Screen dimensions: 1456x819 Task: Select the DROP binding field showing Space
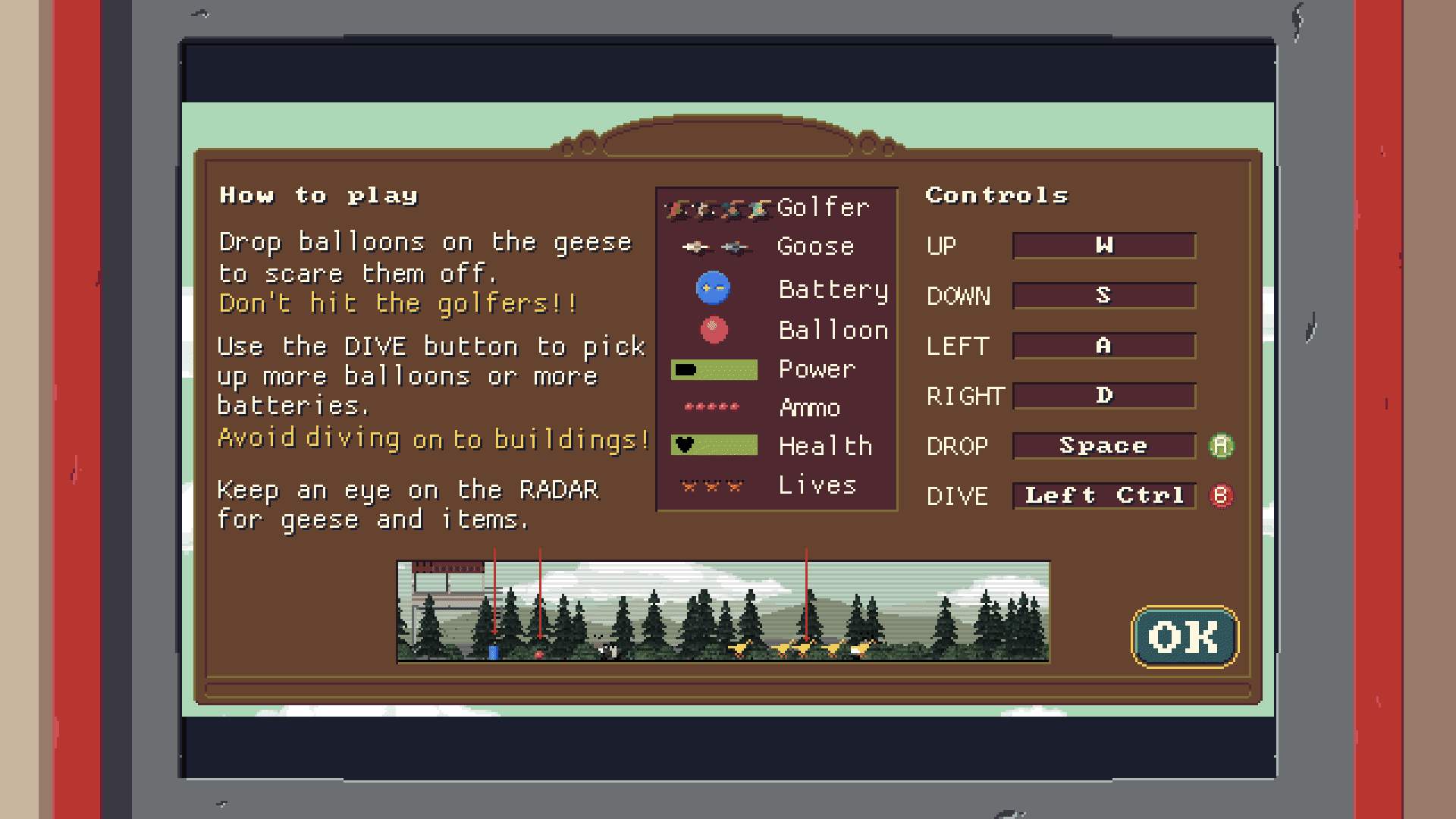pos(1104,446)
